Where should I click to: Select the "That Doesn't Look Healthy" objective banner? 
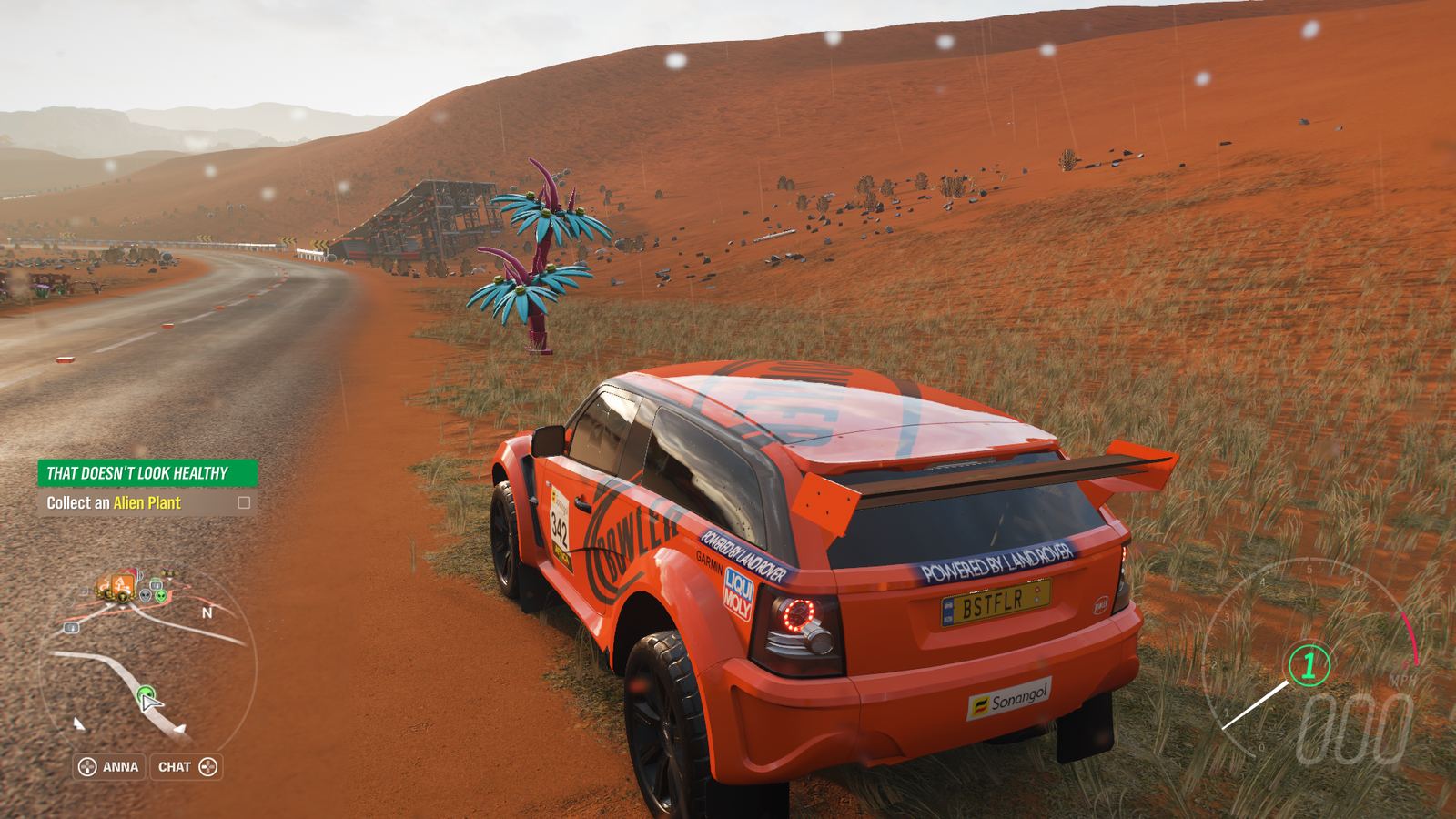click(x=147, y=473)
